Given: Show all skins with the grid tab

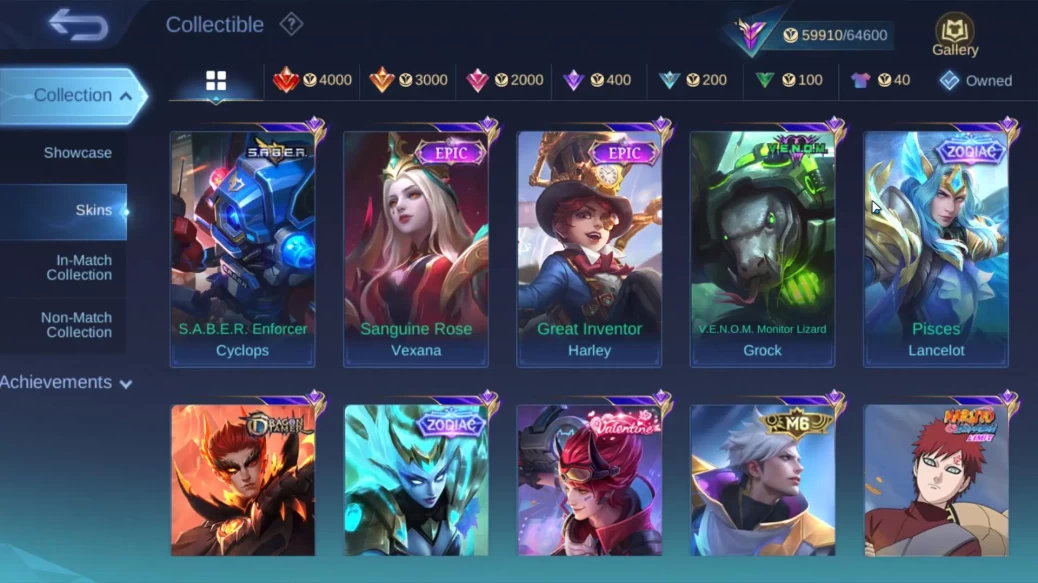Looking at the screenshot, I should pos(216,81).
